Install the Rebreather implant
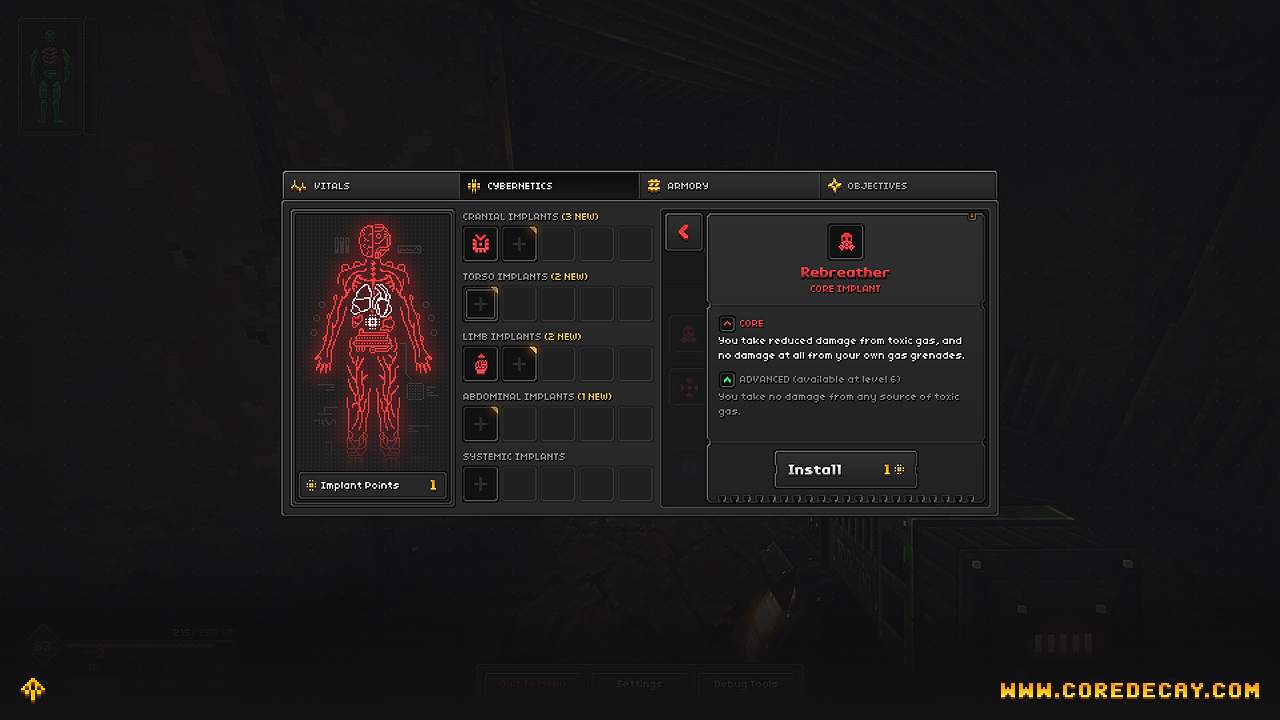 (845, 469)
